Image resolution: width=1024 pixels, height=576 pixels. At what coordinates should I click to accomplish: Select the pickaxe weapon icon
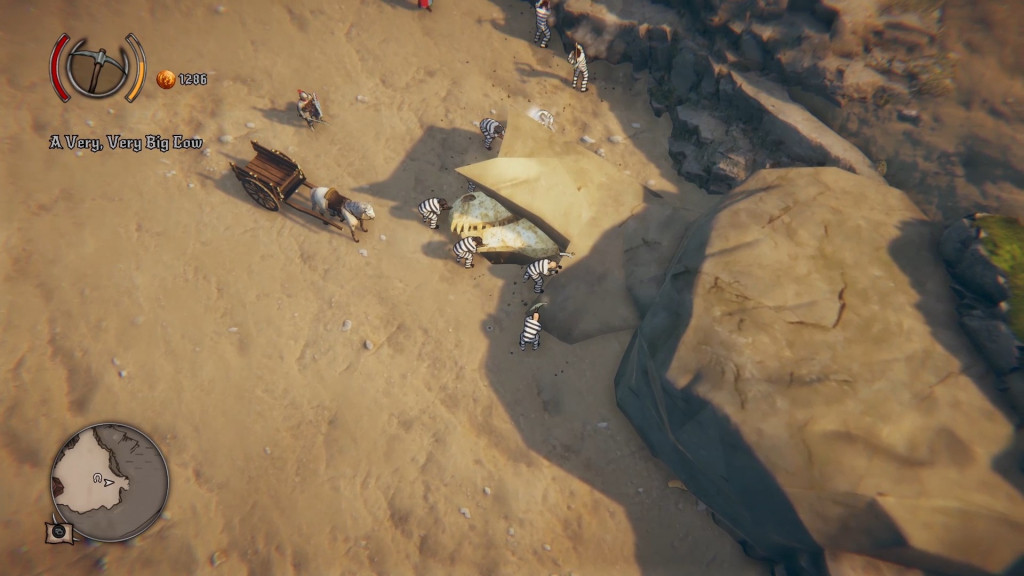coord(98,68)
